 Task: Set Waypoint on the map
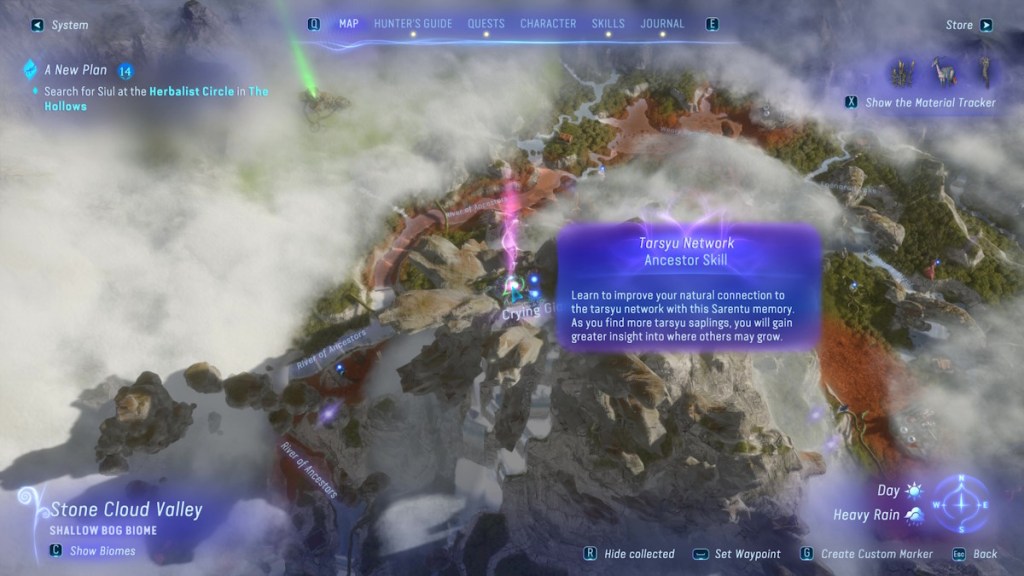741,554
